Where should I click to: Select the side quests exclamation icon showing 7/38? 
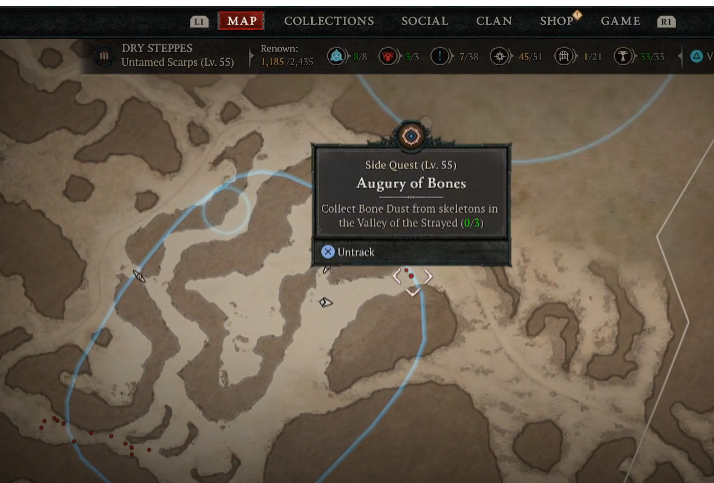[x=440, y=57]
